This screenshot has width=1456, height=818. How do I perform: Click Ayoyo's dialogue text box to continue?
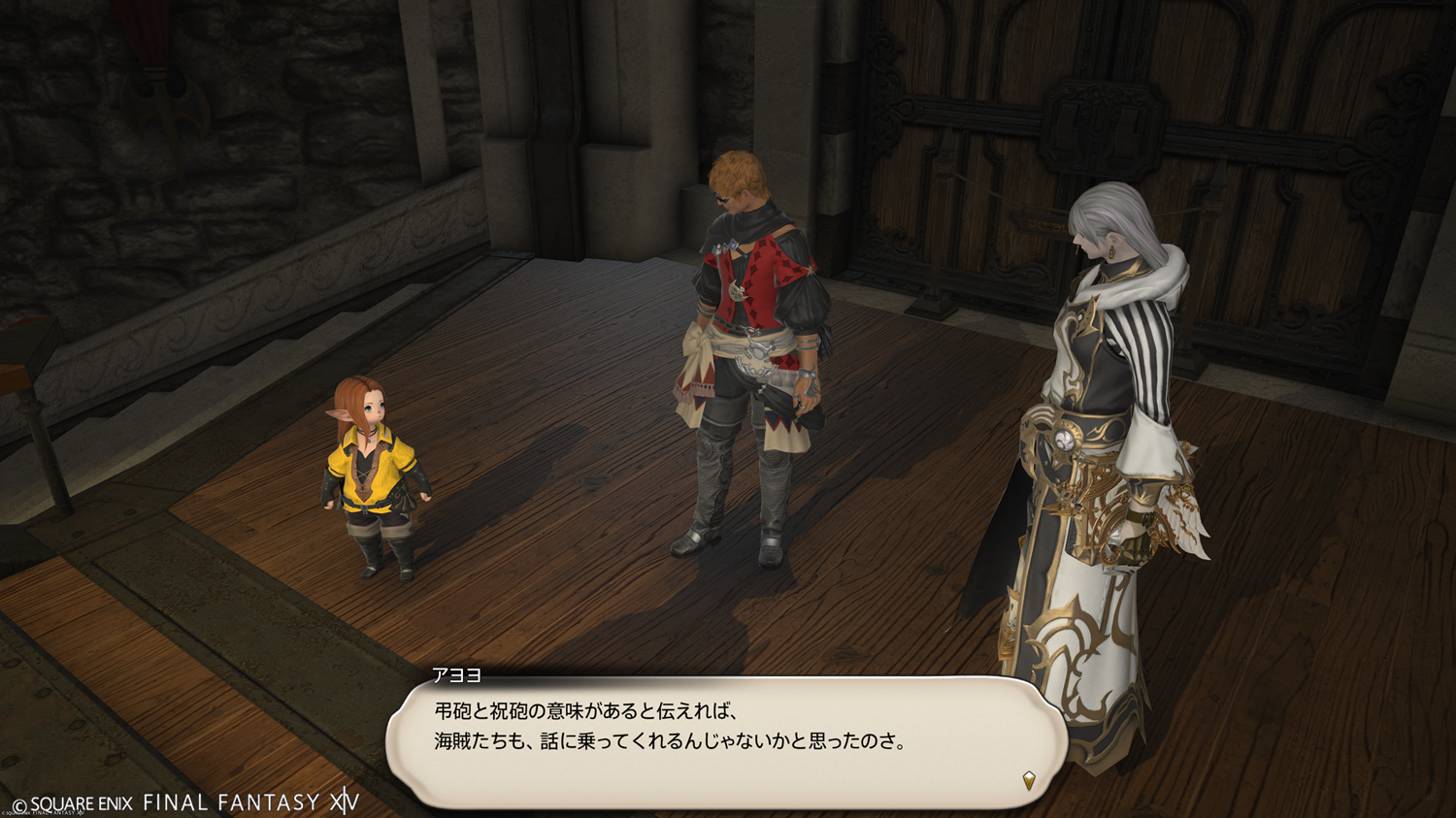click(726, 741)
